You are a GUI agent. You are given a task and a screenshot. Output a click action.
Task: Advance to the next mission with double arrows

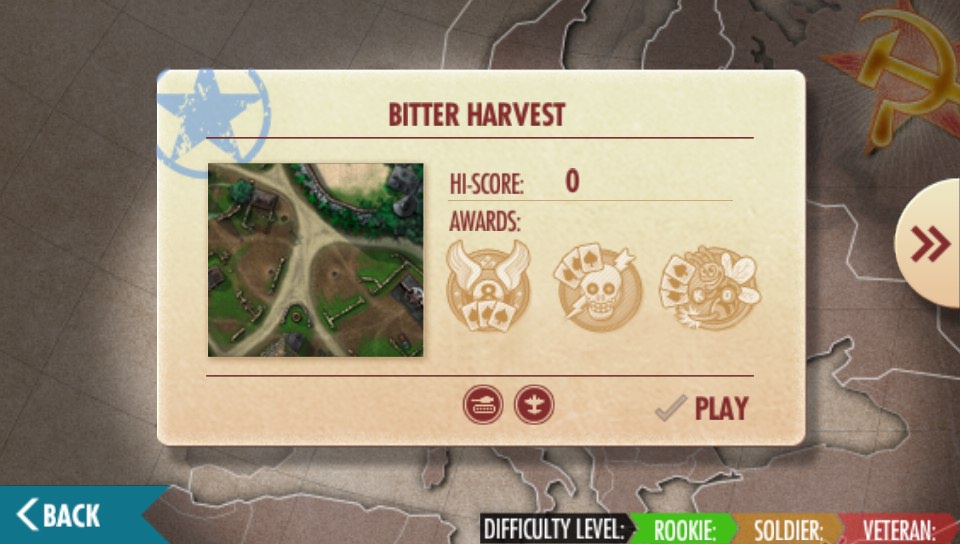coord(929,244)
